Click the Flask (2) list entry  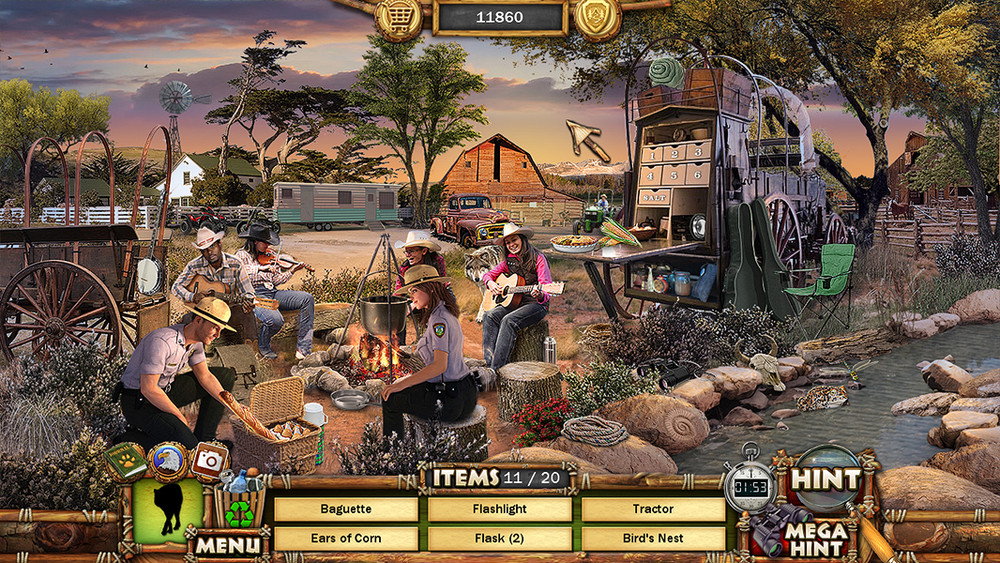point(500,538)
